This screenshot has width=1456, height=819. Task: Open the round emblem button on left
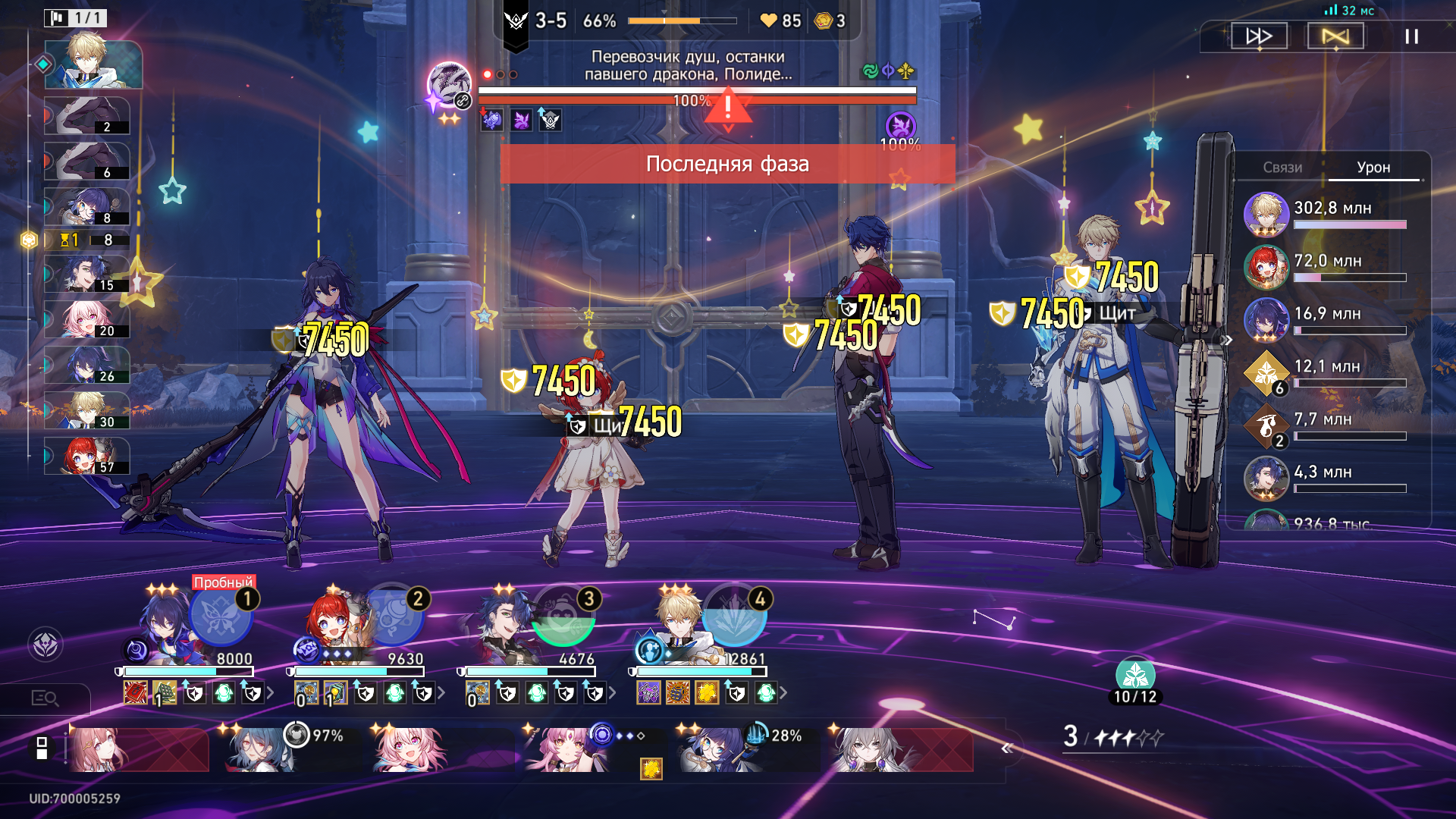pyautogui.click(x=45, y=645)
